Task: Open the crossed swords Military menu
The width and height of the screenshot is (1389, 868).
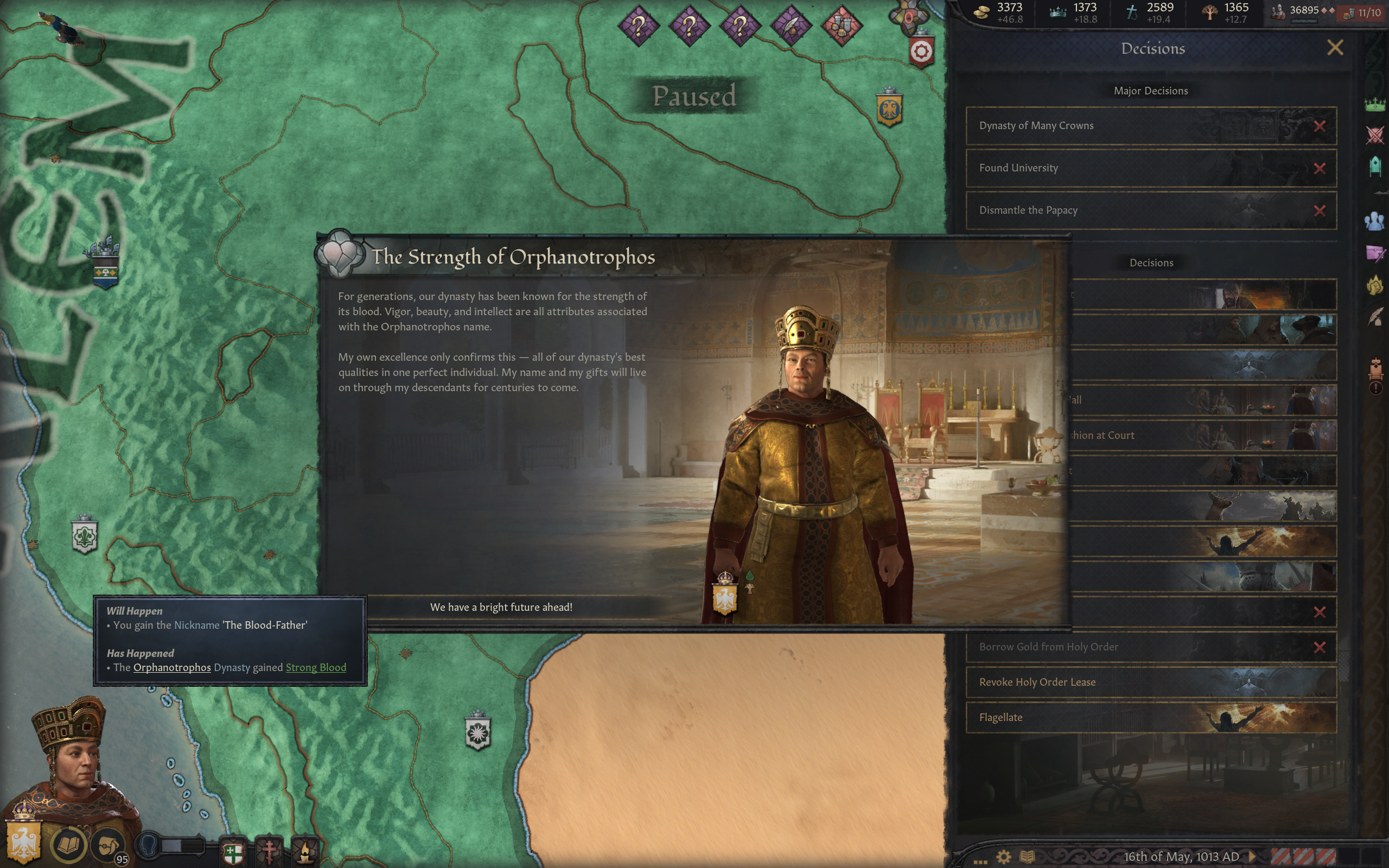Action: click(x=1375, y=136)
